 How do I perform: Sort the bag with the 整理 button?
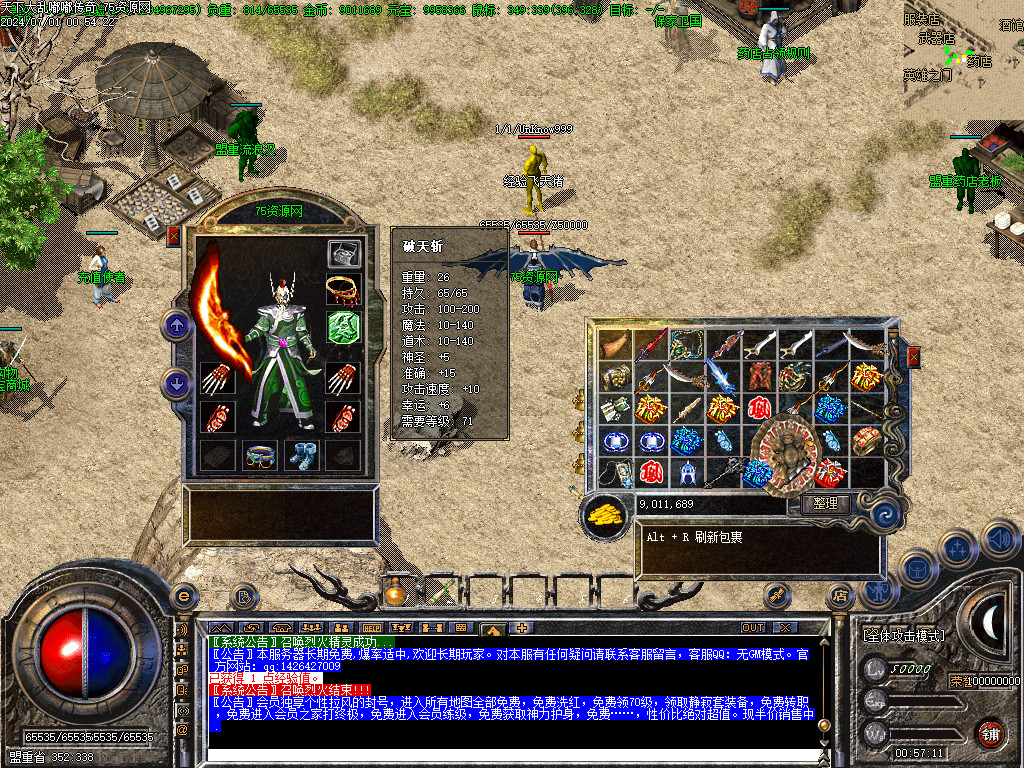[x=825, y=505]
